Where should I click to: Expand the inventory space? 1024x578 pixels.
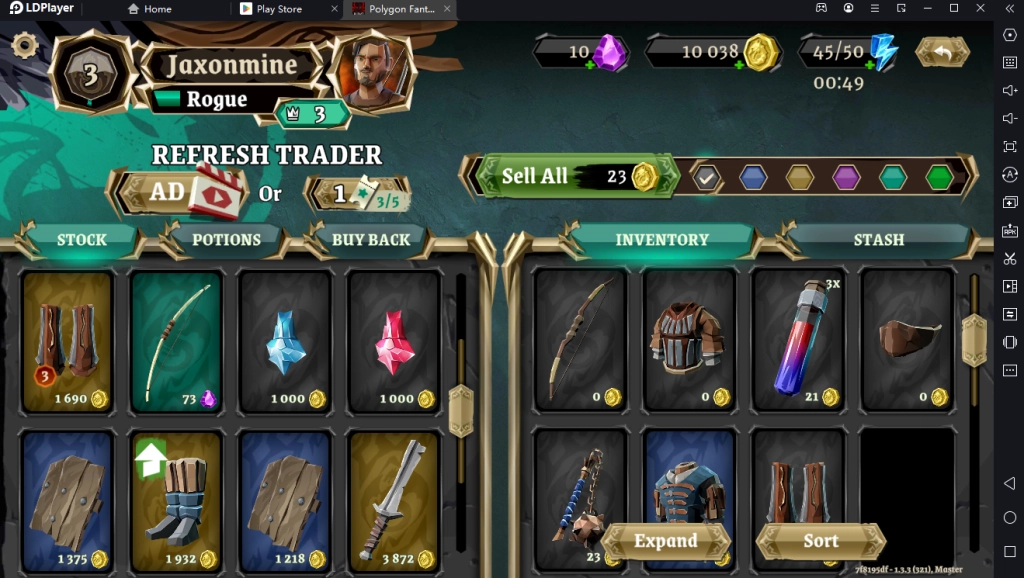[665, 541]
